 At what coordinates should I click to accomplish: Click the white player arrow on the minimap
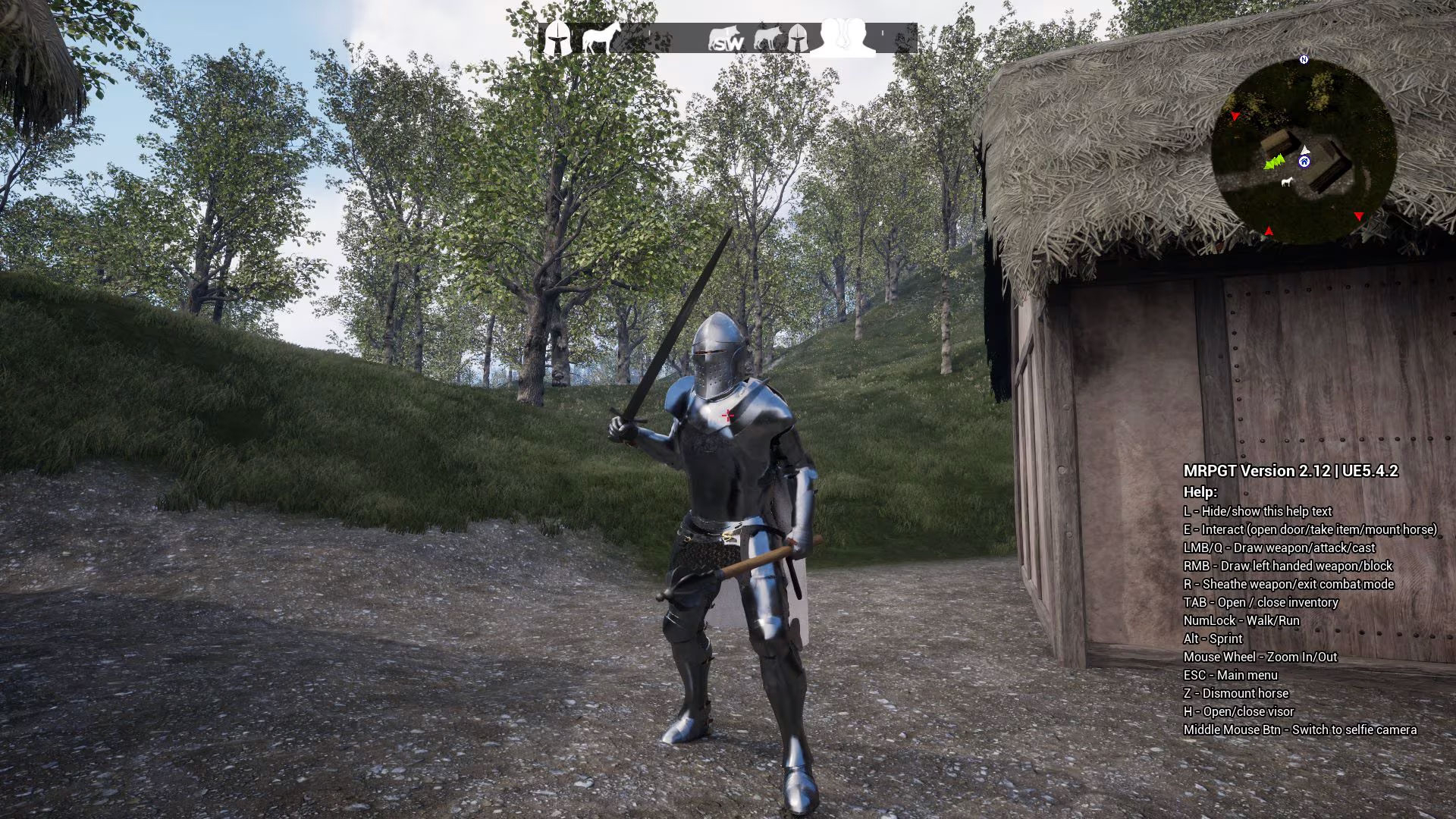[1305, 151]
